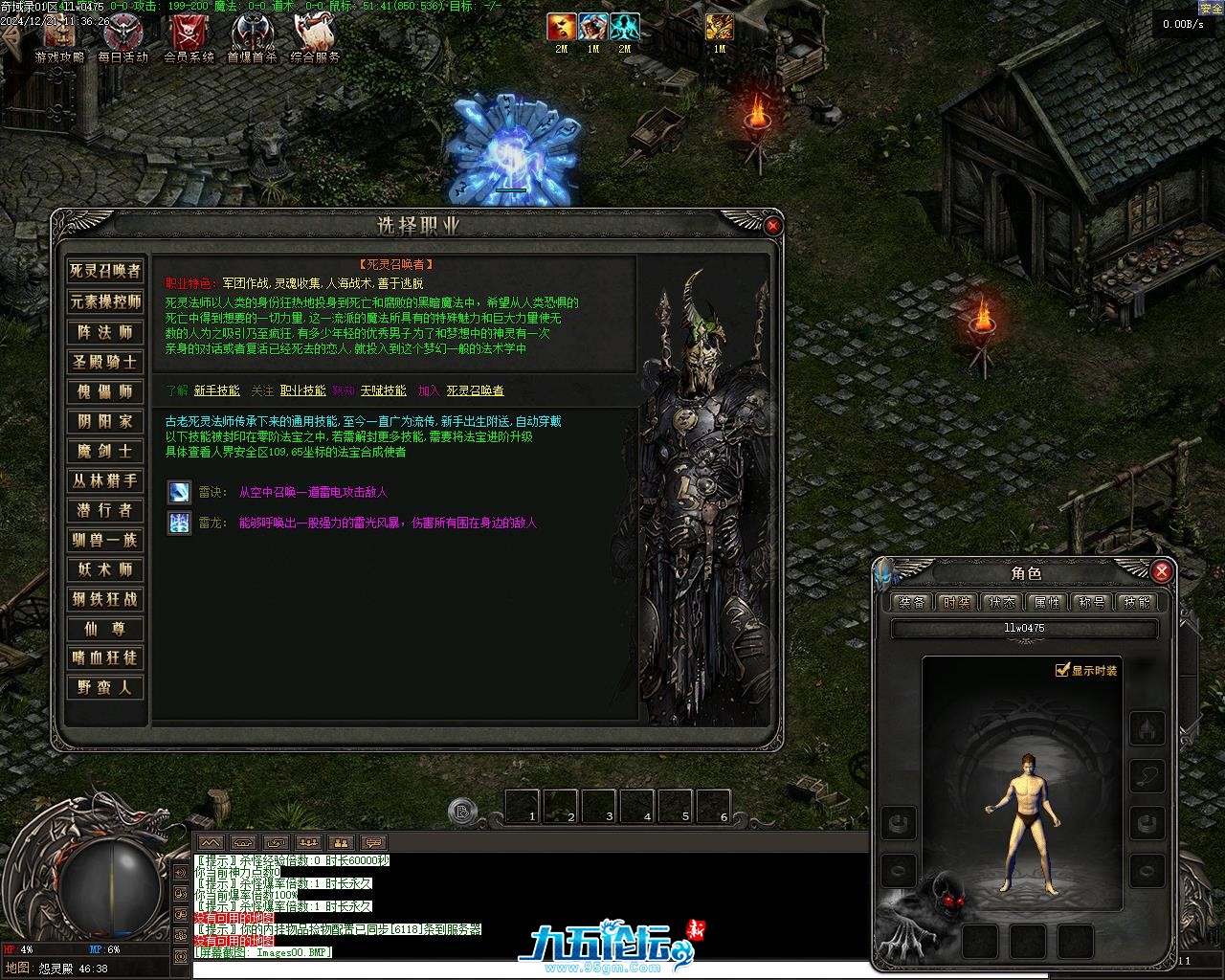Open the 新手技能 link
Viewport: 1225px width, 980px height.
click(216, 390)
